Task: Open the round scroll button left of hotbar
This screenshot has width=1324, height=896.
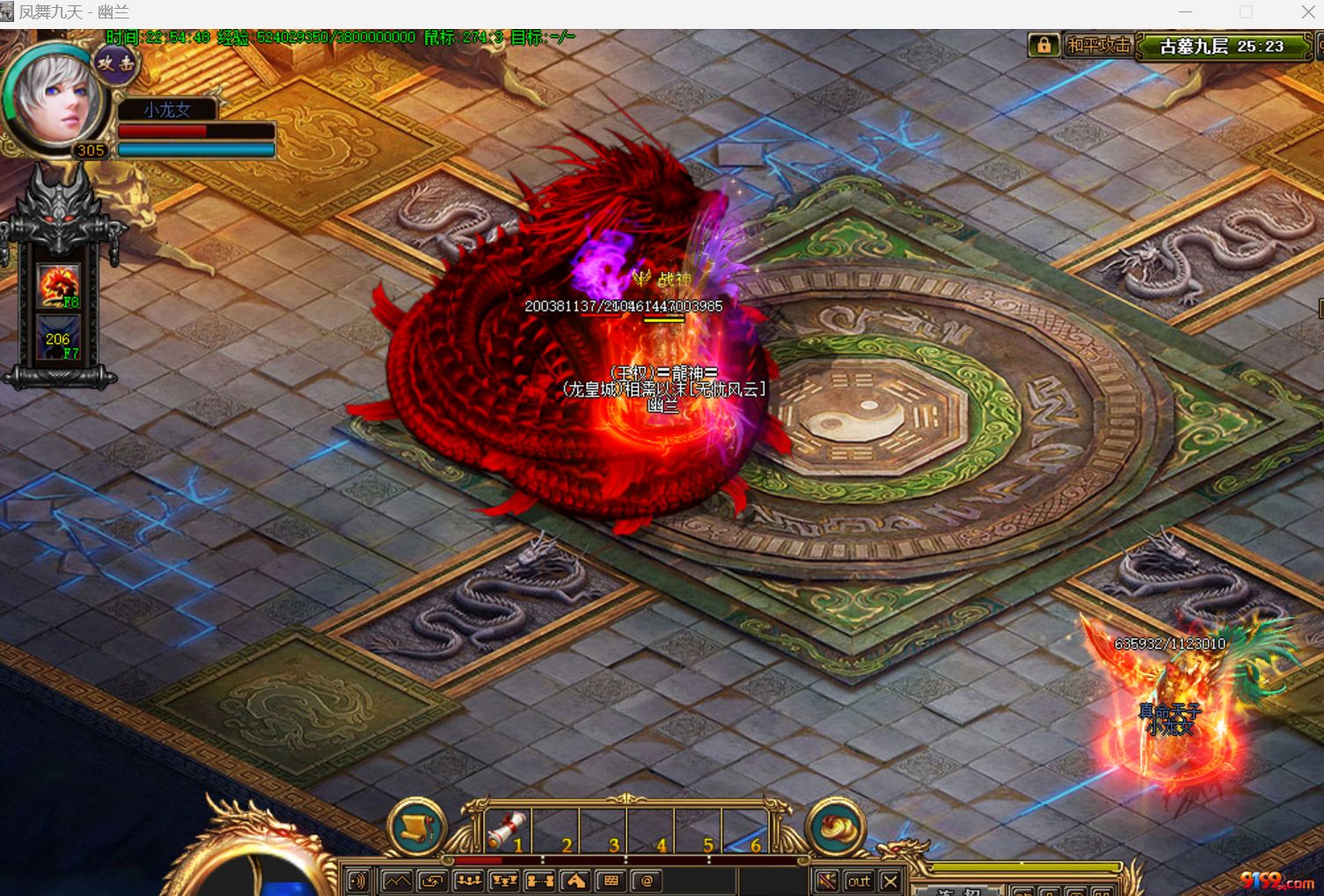Action: click(x=417, y=826)
